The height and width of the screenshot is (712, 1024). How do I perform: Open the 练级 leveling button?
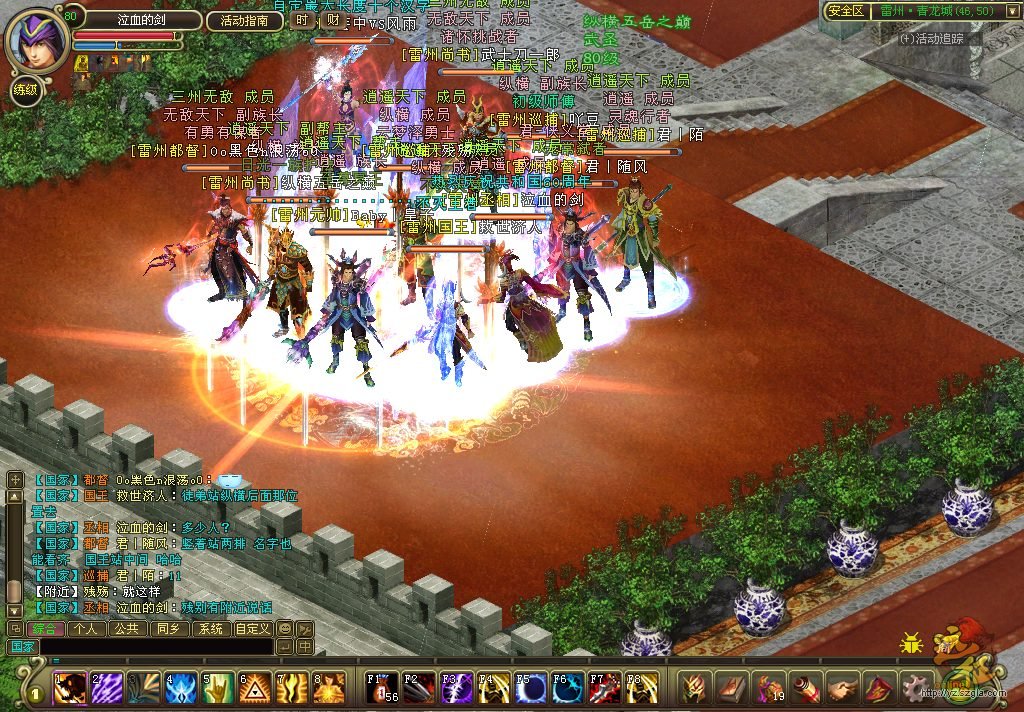coord(27,90)
